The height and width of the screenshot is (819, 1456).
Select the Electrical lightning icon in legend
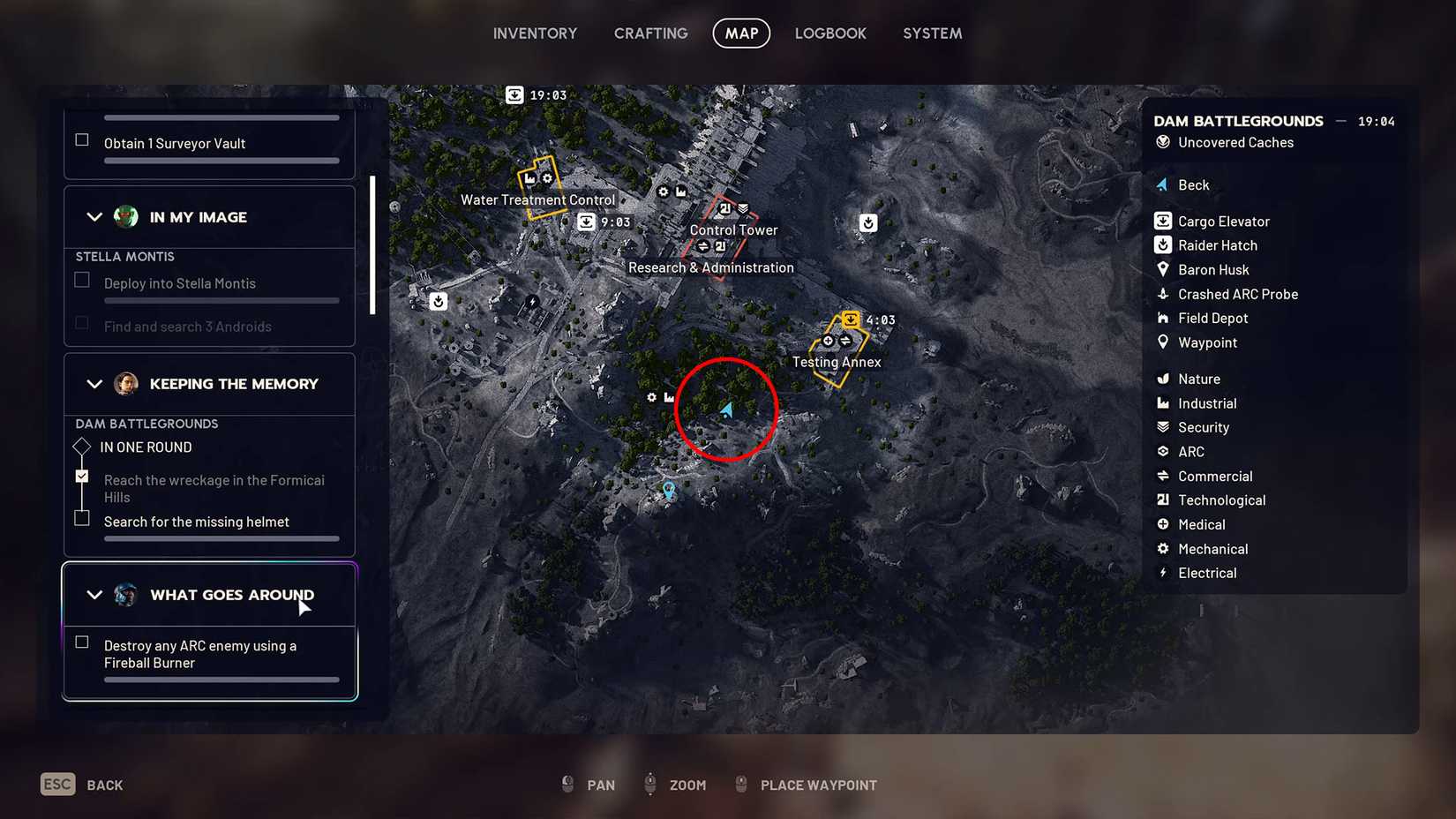[1163, 573]
